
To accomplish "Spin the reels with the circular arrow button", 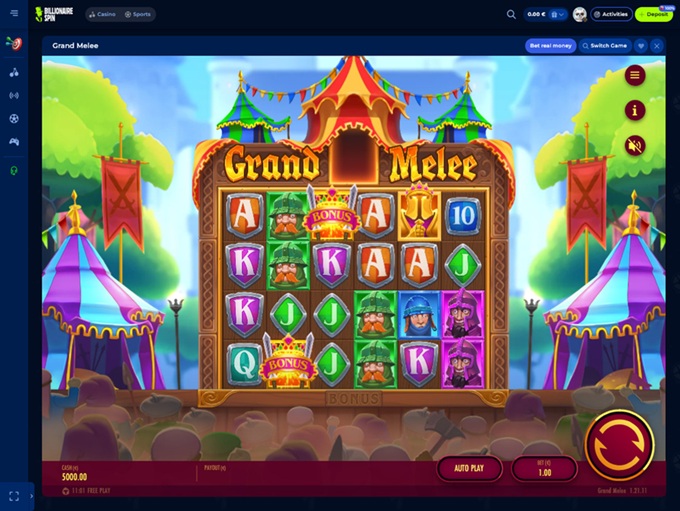I will coord(618,444).
